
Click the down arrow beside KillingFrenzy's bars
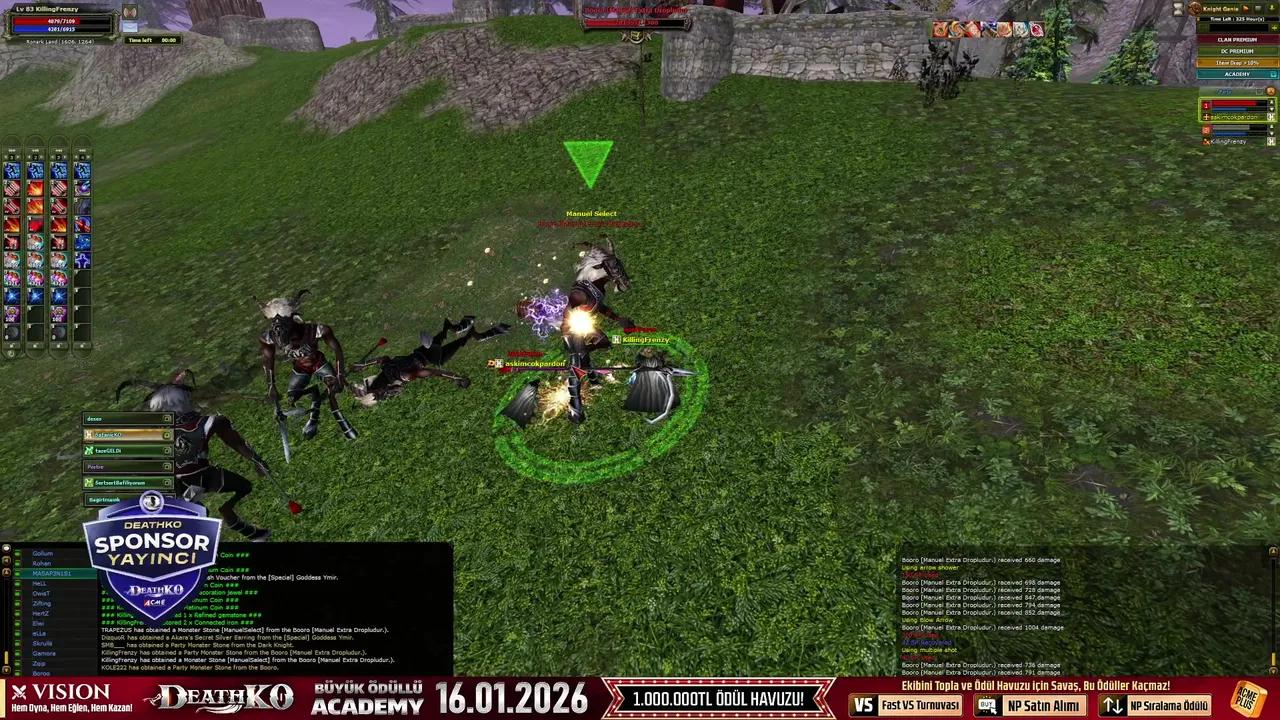(1271, 131)
